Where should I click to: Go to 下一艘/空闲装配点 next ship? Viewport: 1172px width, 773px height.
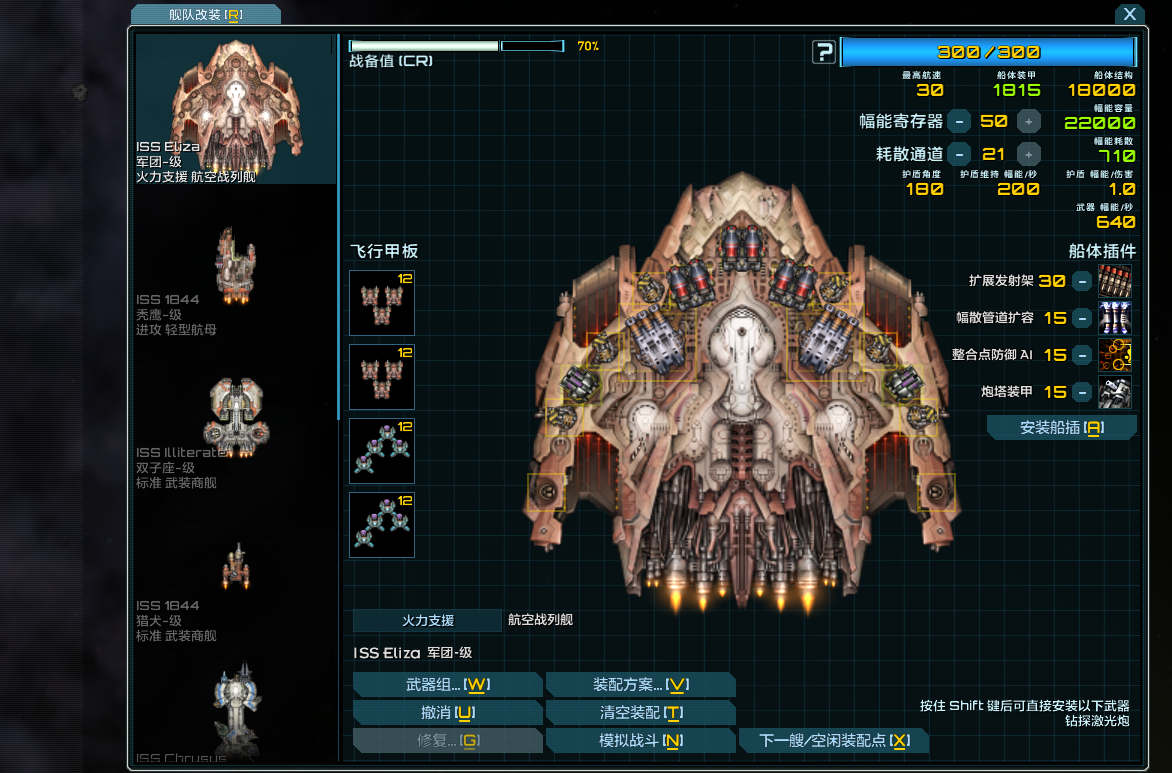(833, 740)
